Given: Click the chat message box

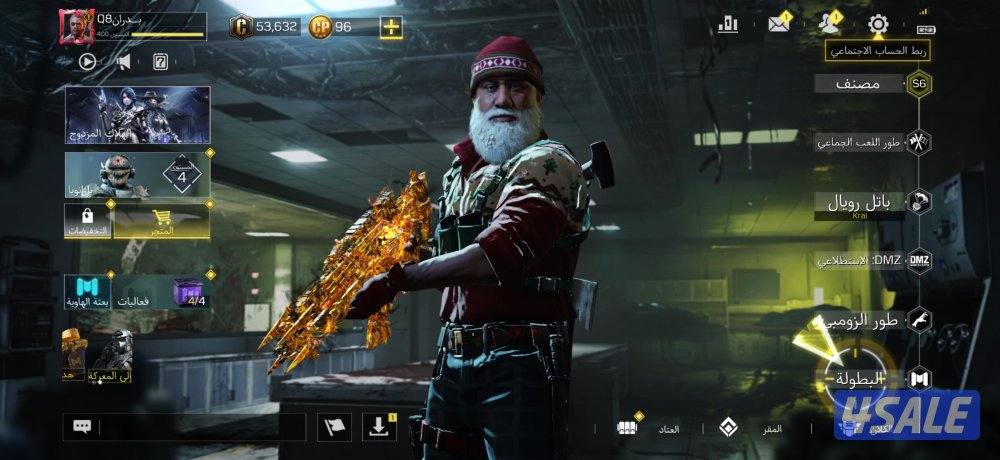Looking at the screenshot, I should 200,426.
